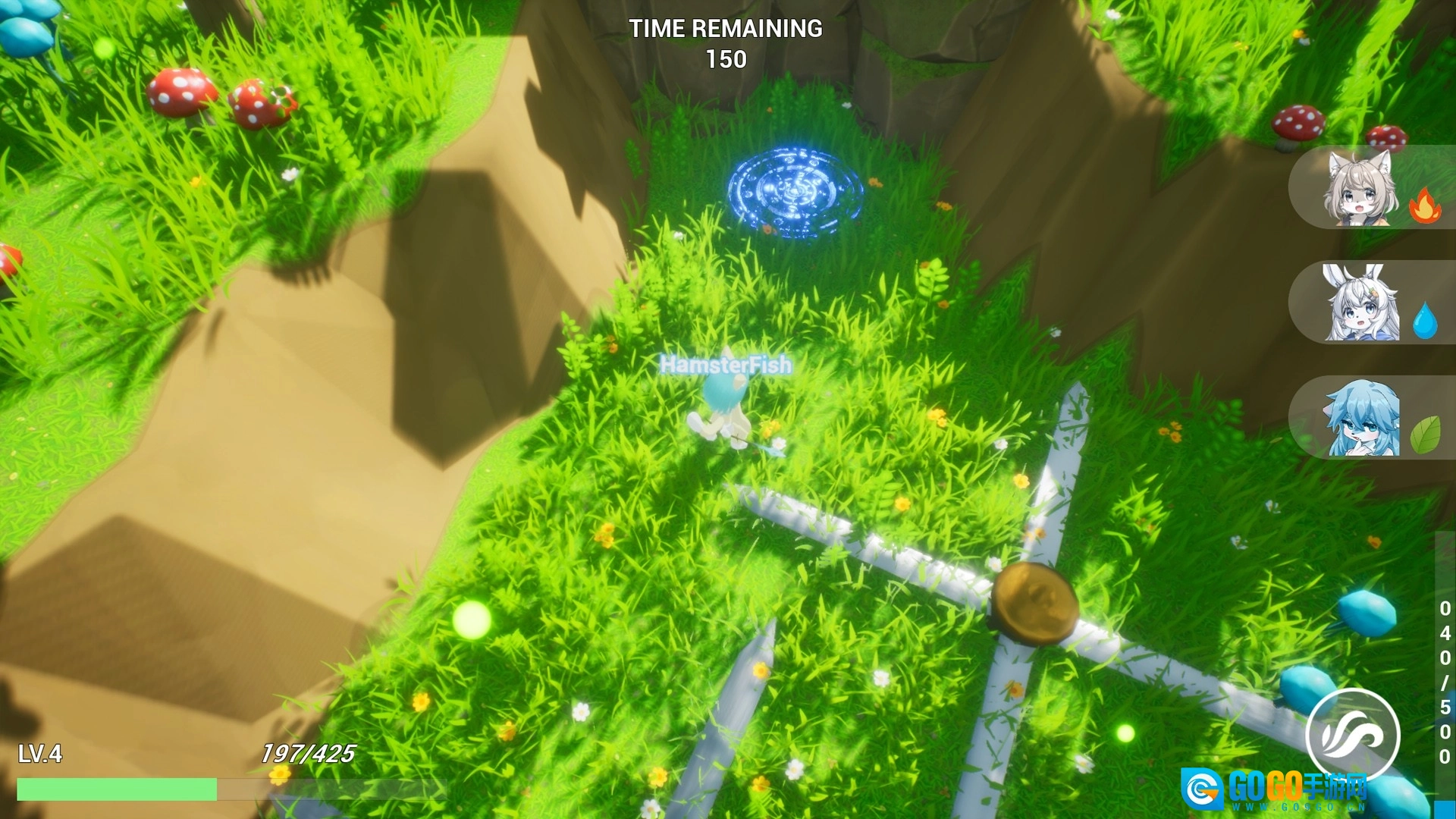This screenshot has width=1456, height=819.
Task: Activate the round swirl skill button
Action: coord(1352,733)
